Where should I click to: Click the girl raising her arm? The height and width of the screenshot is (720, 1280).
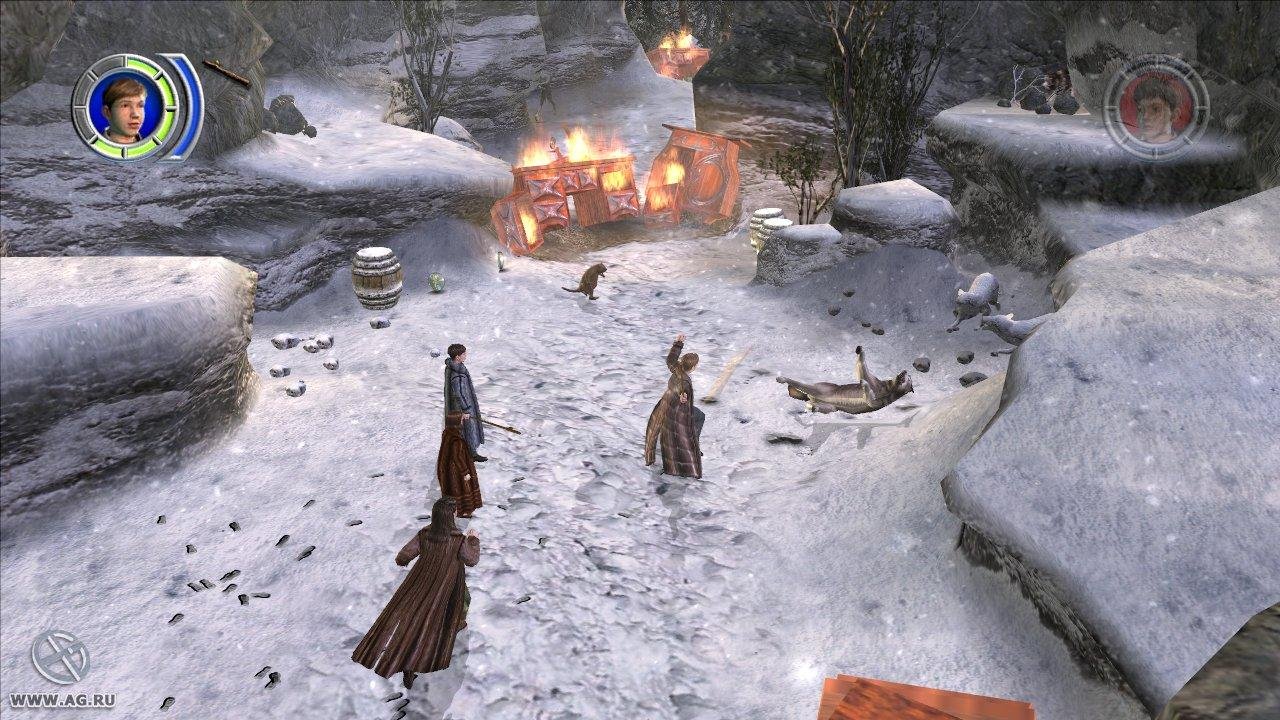680,410
